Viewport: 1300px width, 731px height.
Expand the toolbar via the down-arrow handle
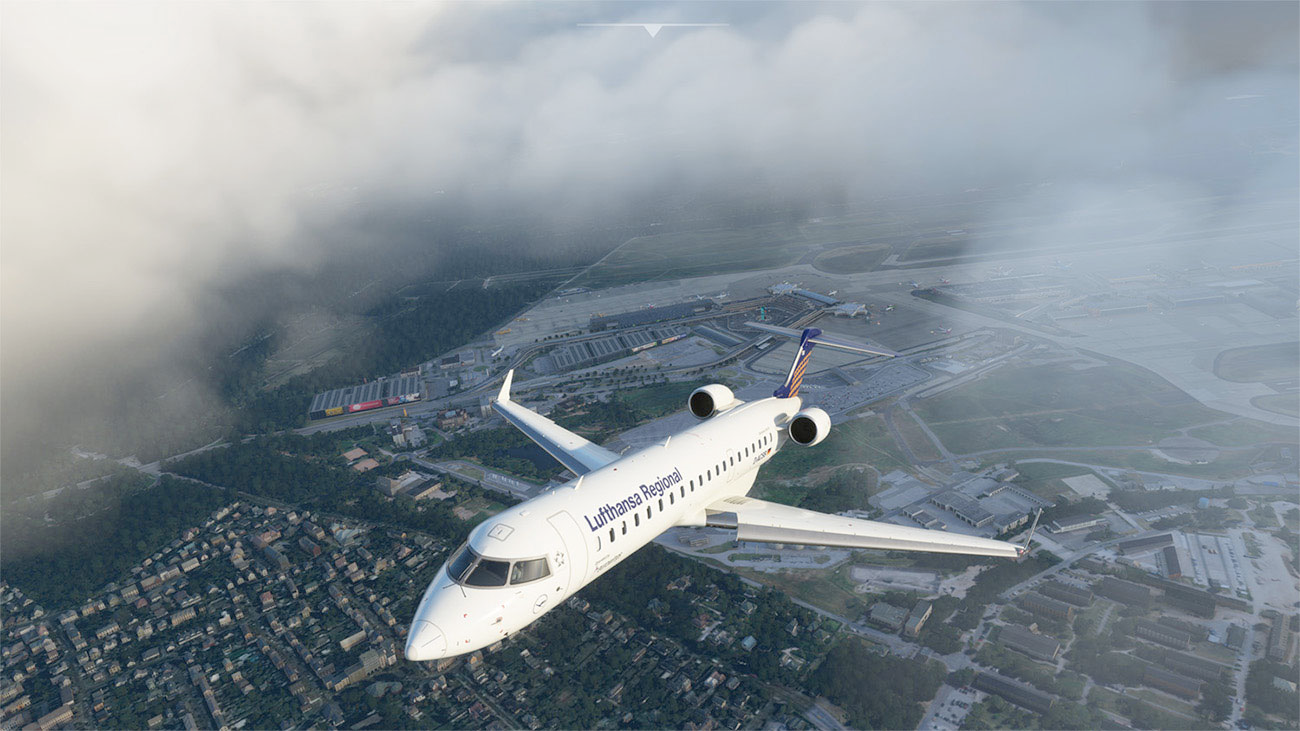(x=652, y=30)
